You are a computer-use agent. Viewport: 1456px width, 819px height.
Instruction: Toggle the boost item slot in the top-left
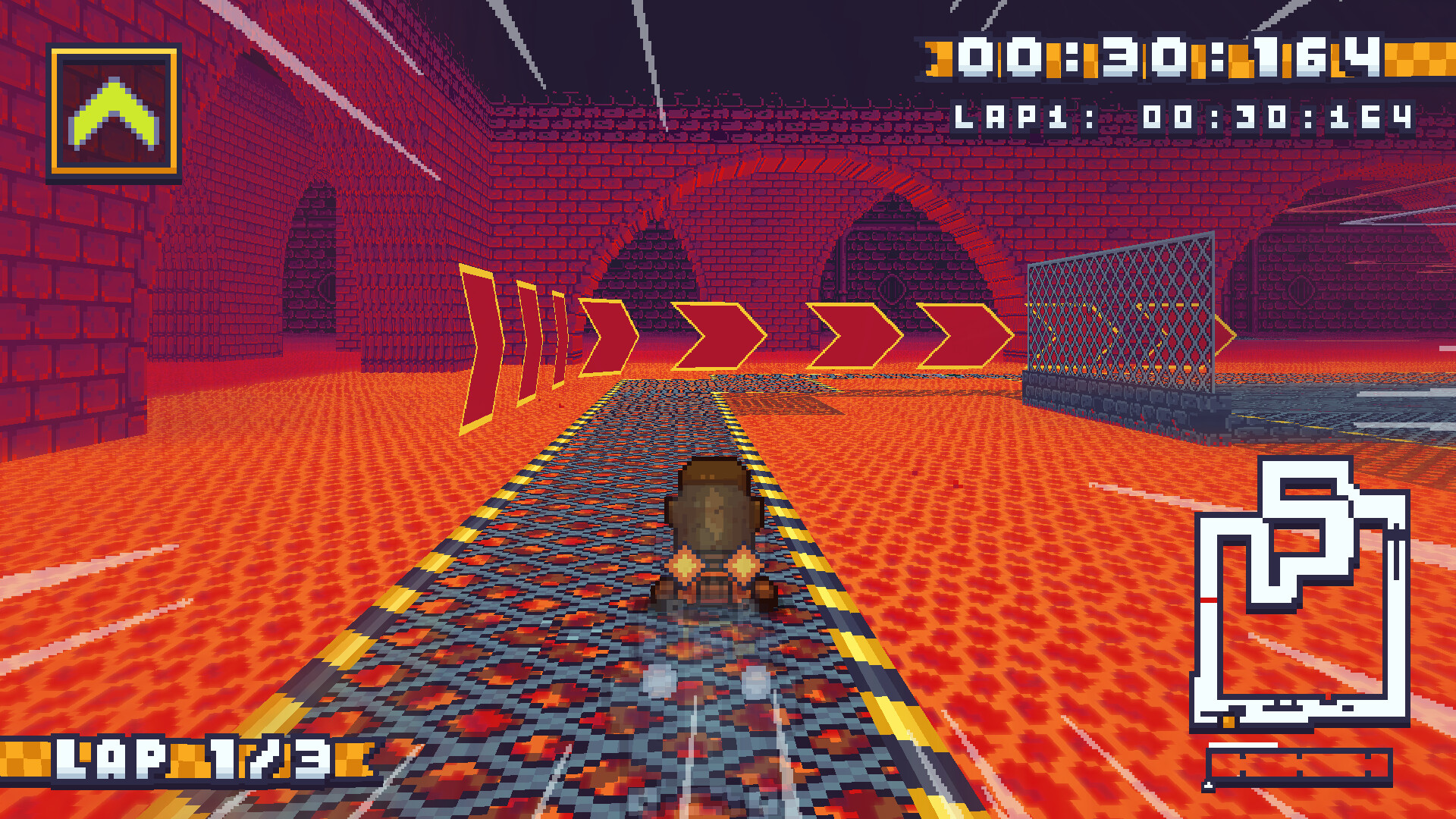(114, 114)
